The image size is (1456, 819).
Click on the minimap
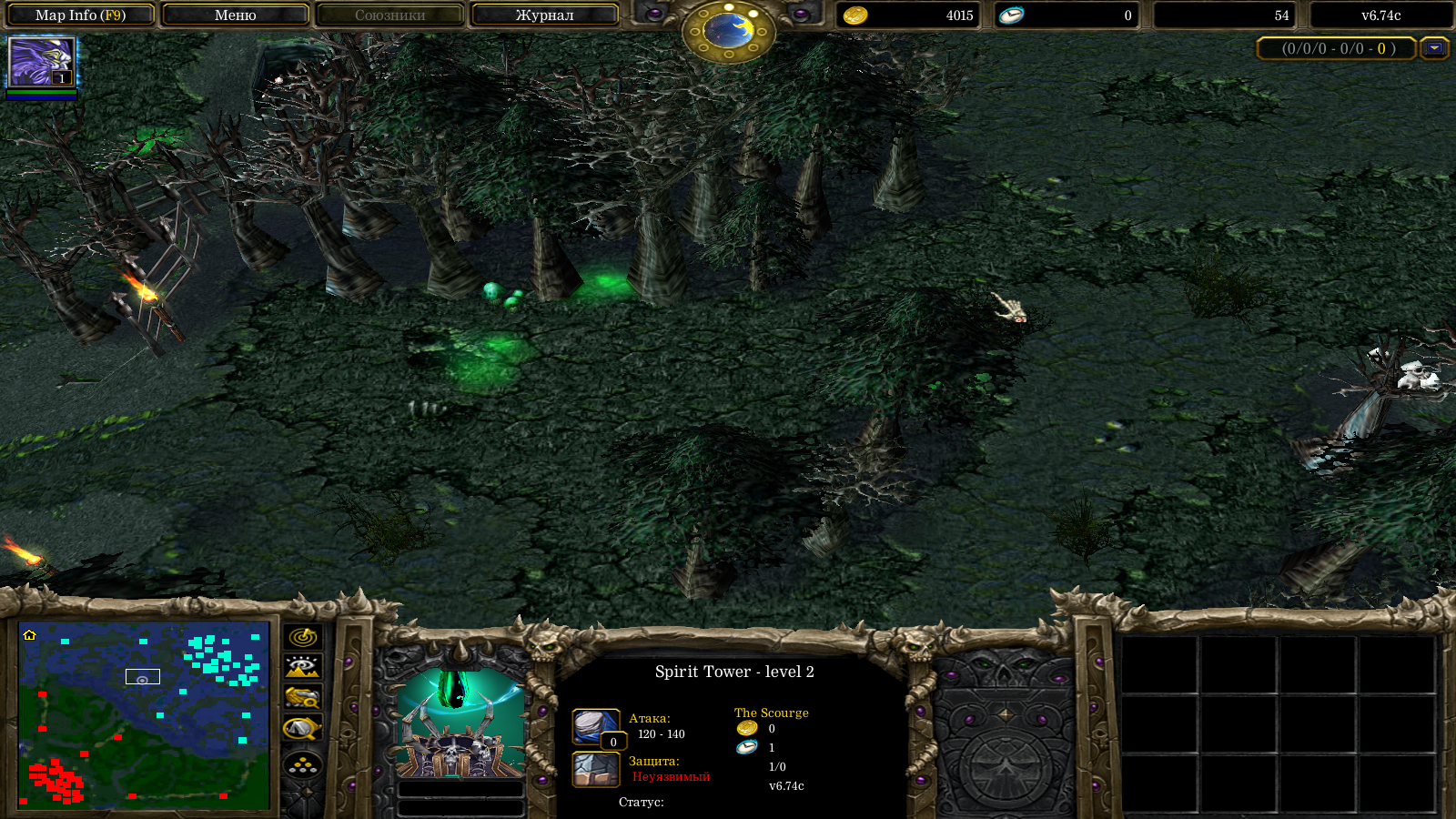144,715
